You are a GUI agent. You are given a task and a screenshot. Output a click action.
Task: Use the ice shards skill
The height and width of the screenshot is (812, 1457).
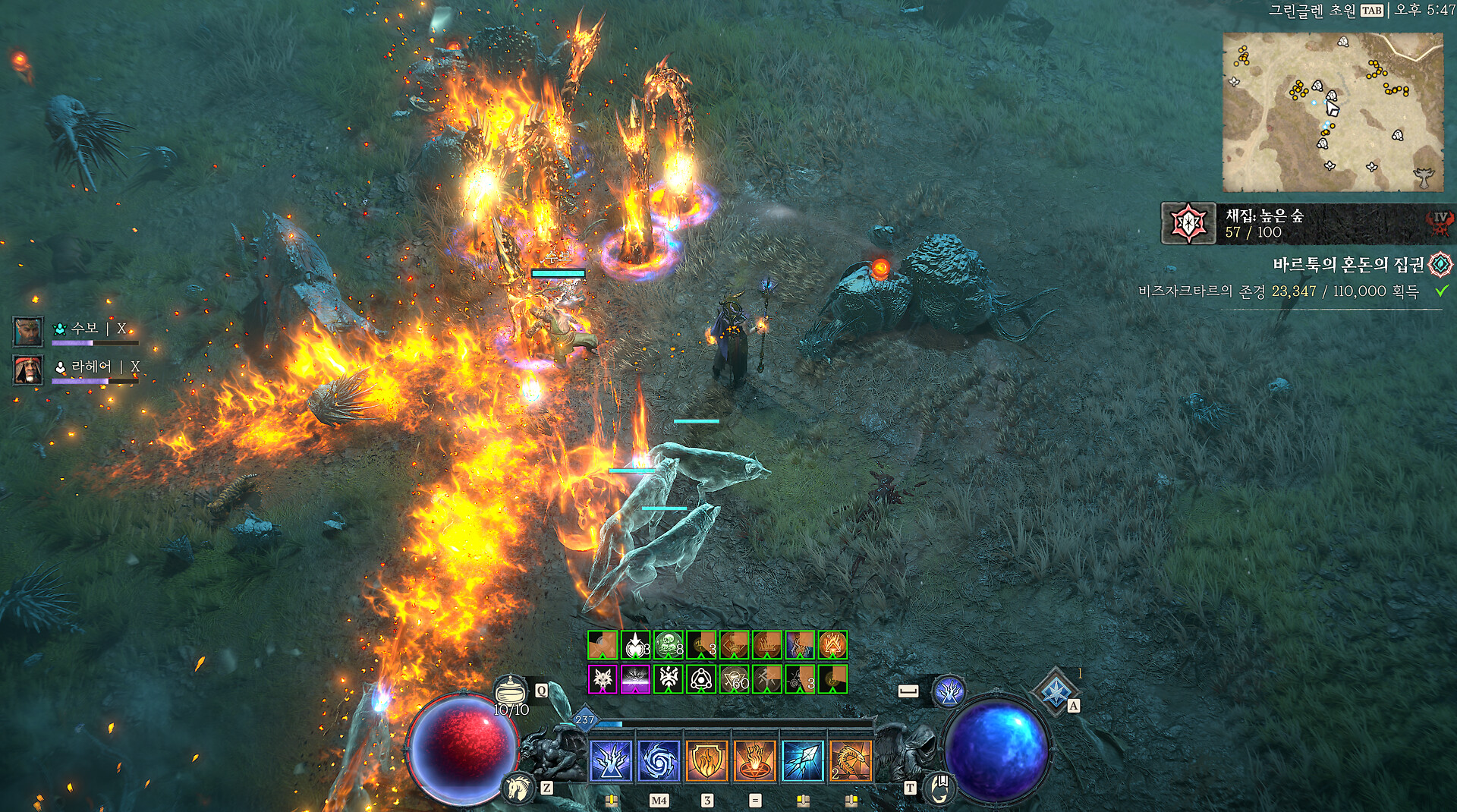click(x=802, y=761)
